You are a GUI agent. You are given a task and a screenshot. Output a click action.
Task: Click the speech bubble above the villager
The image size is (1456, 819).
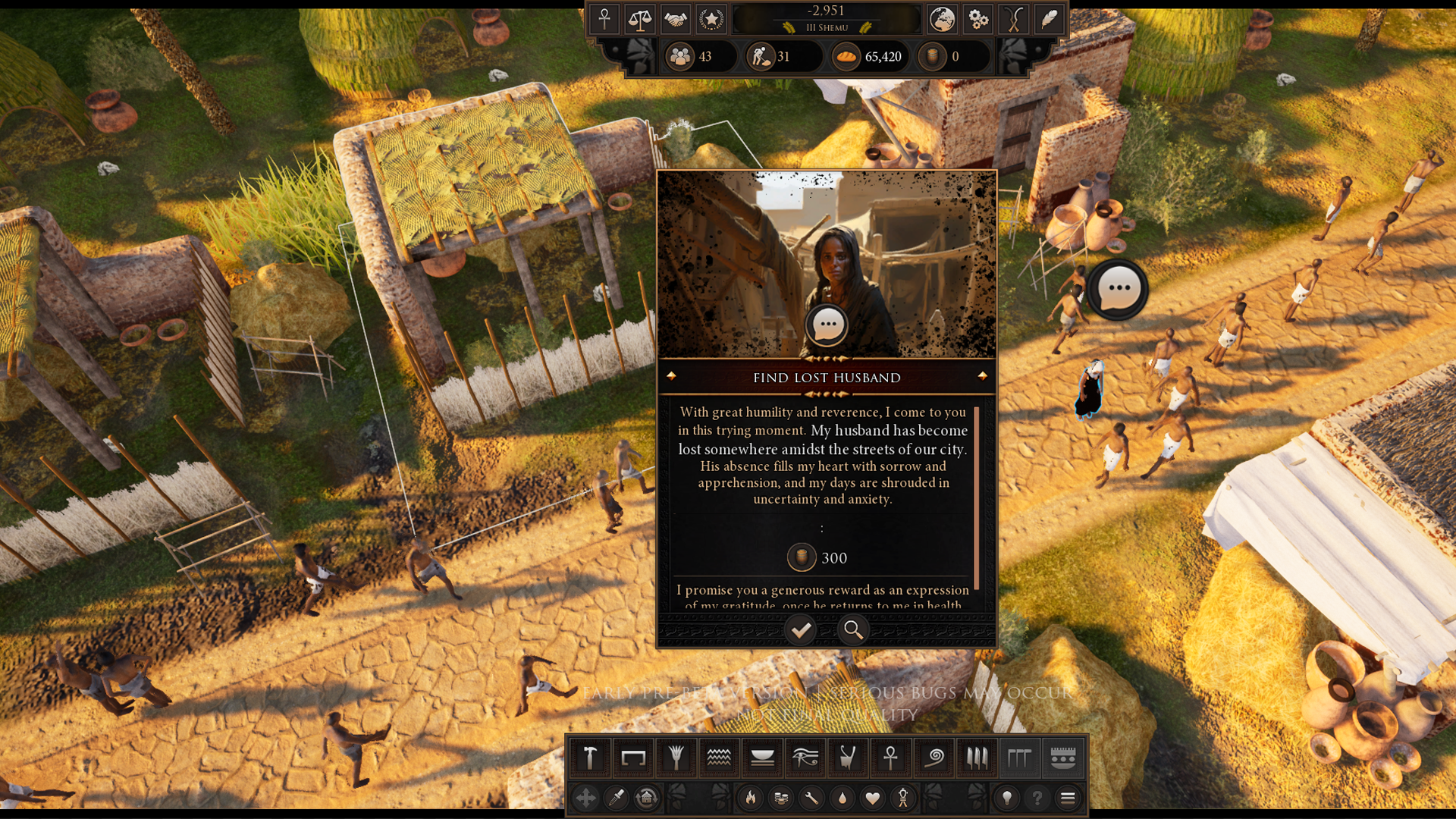[1119, 289]
